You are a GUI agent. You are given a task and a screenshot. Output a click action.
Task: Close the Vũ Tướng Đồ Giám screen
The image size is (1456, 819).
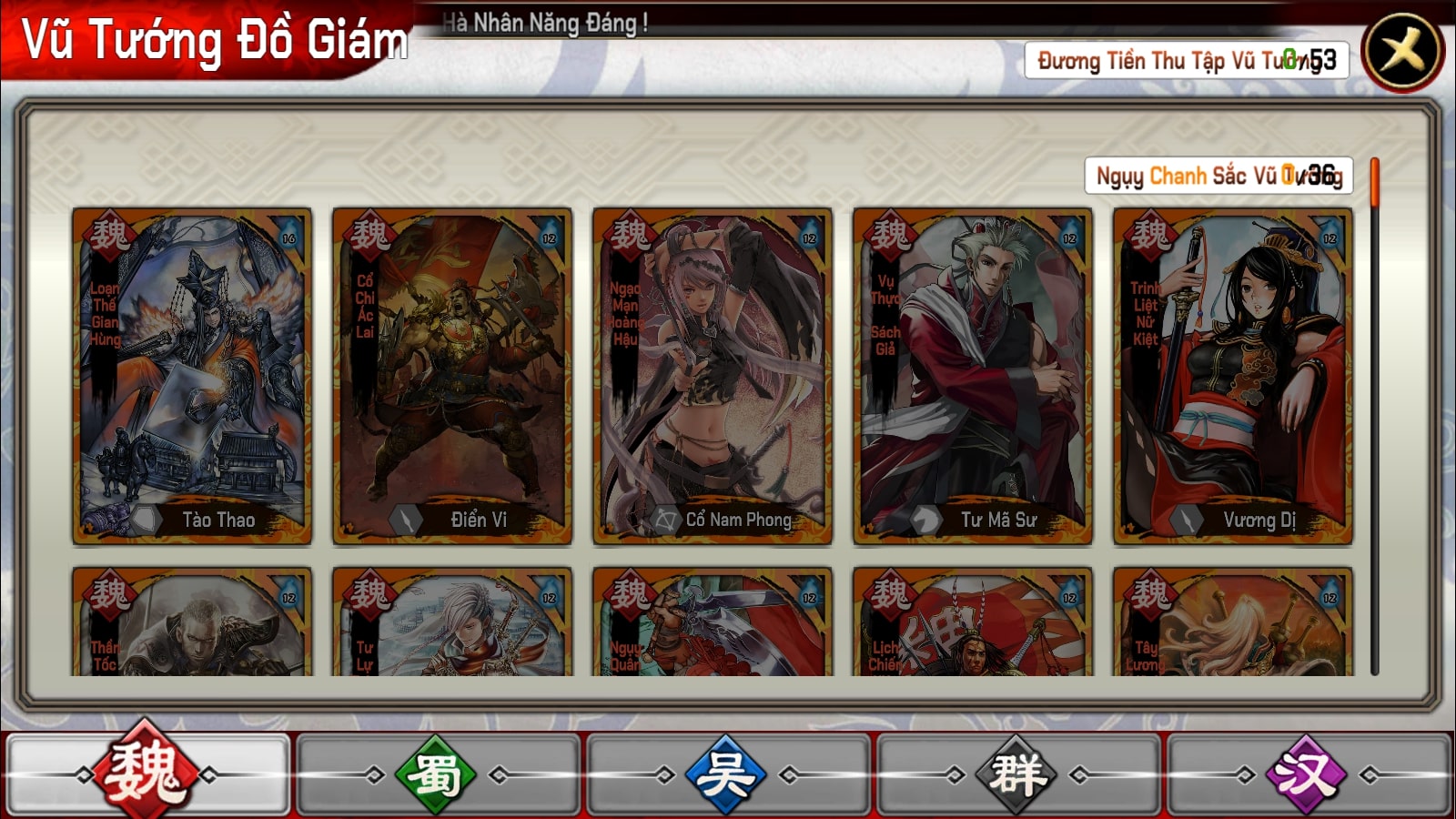1402,52
